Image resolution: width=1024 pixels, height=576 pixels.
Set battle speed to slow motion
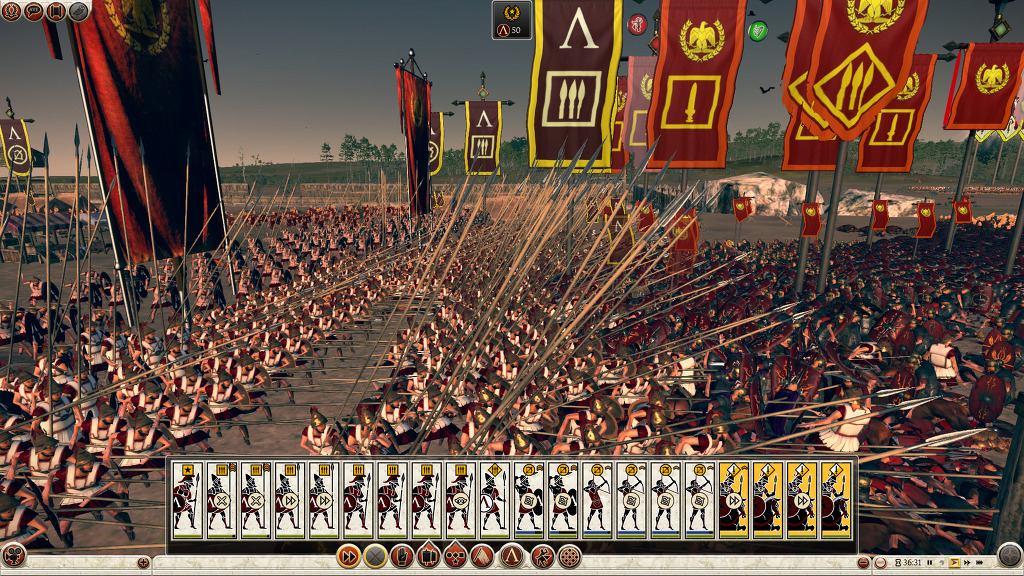click(942, 563)
